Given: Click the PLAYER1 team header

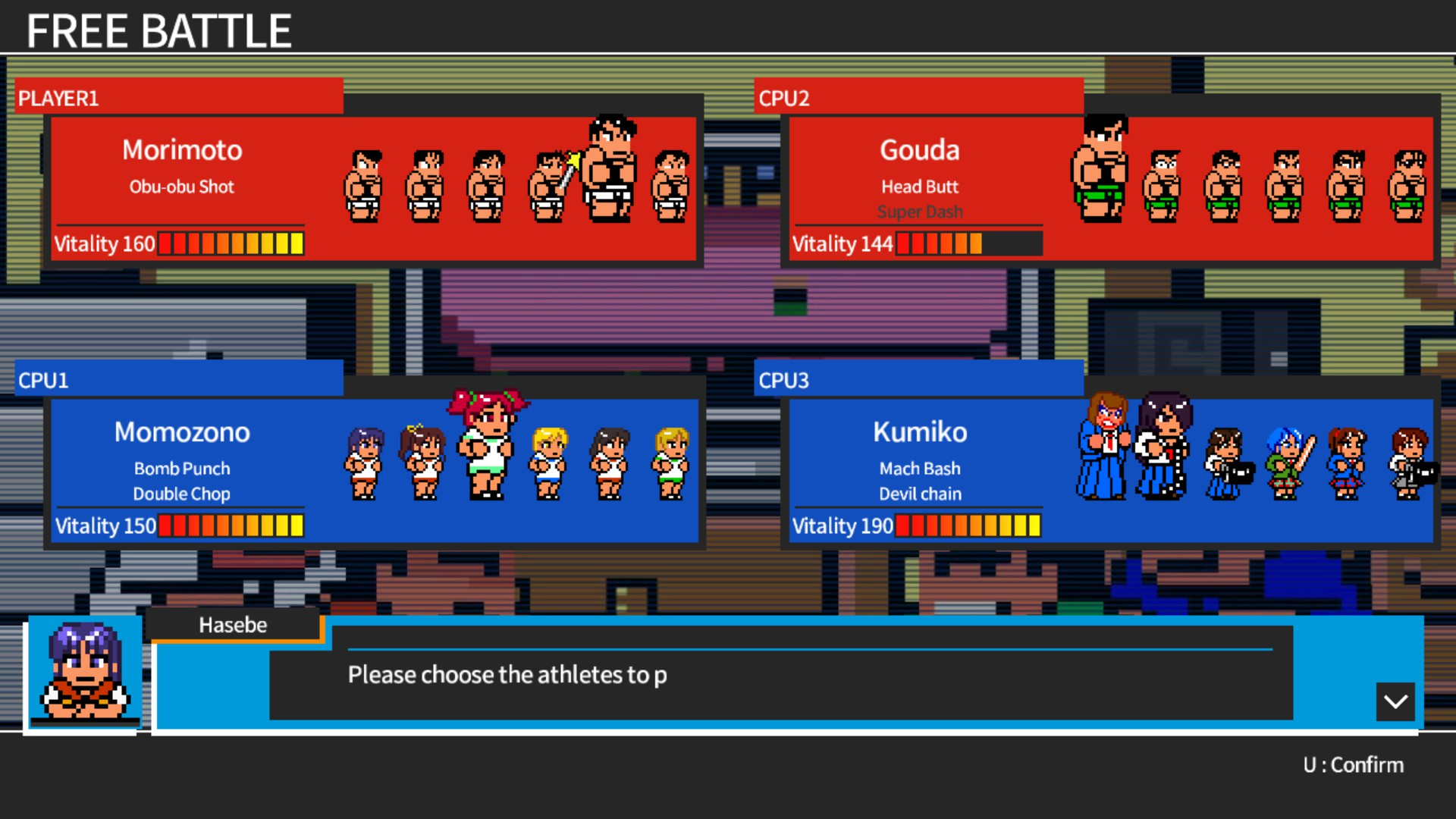Looking at the screenshot, I should pos(179,98).
